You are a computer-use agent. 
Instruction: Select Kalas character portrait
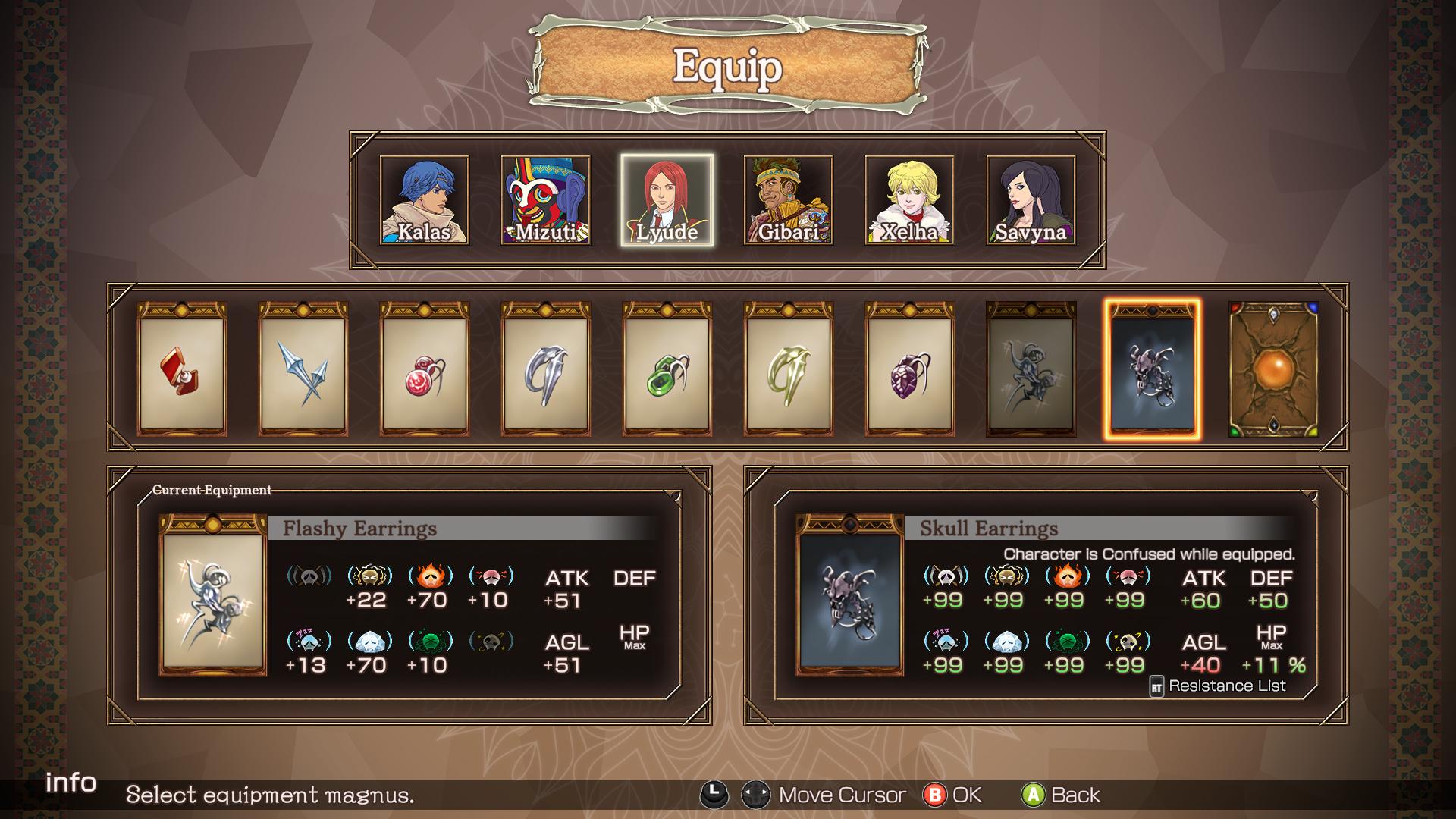pos(424,200)
